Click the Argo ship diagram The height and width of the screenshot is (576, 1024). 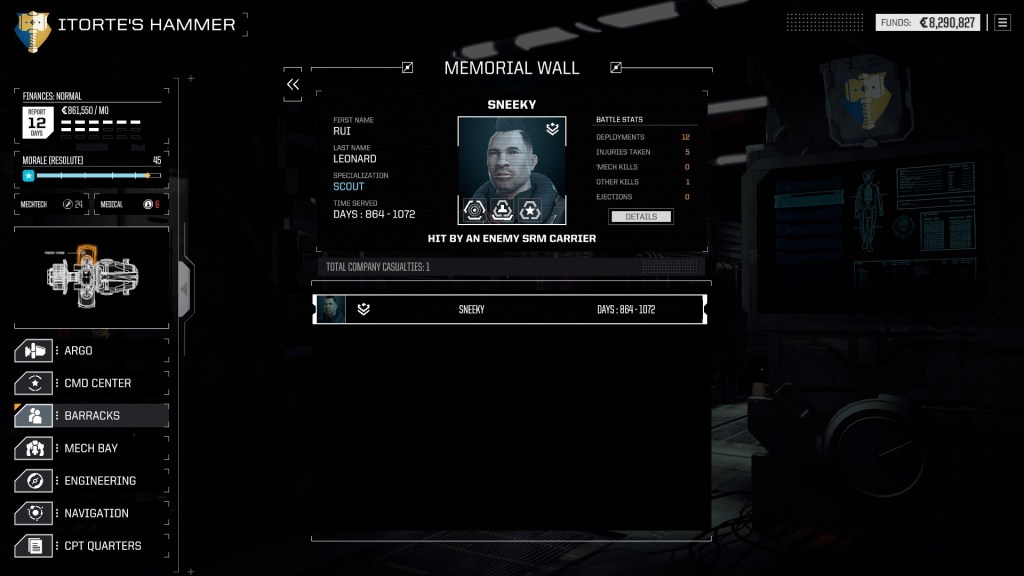pyautogui.click(x=91, y=276)
